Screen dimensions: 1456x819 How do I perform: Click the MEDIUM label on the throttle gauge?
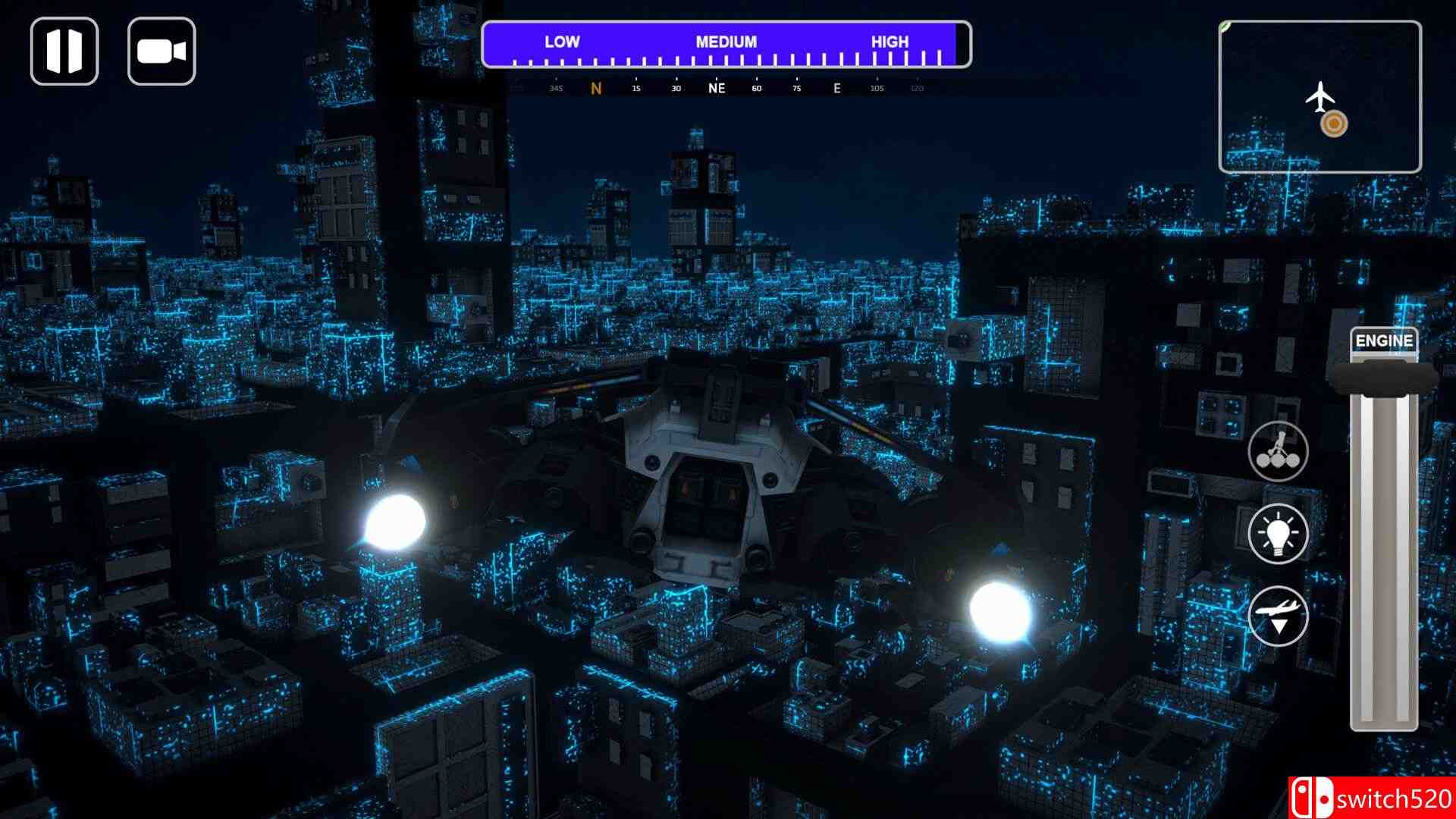pos(726,42)
